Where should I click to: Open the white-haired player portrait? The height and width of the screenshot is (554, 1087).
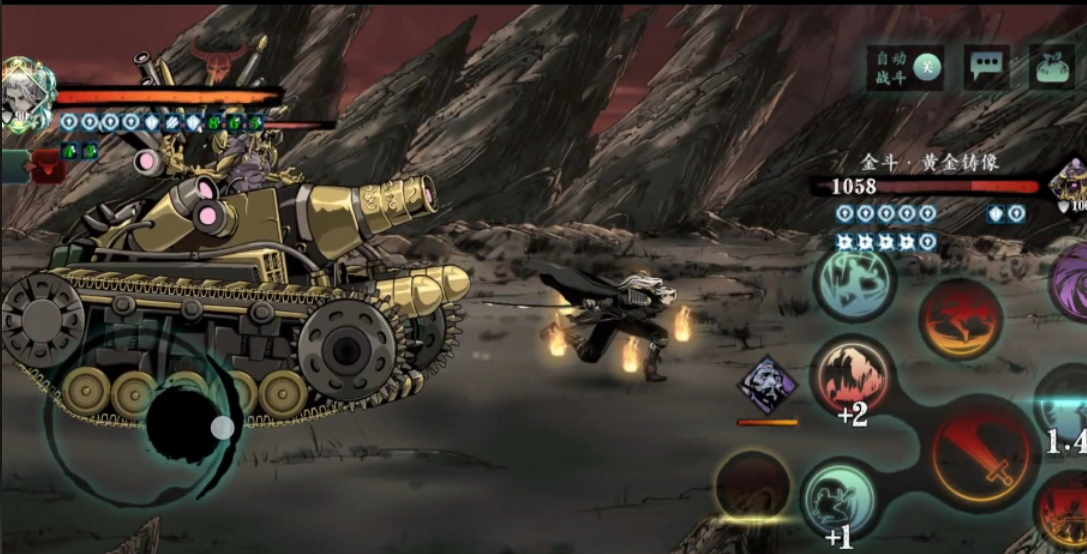click(x=24, y=93)
